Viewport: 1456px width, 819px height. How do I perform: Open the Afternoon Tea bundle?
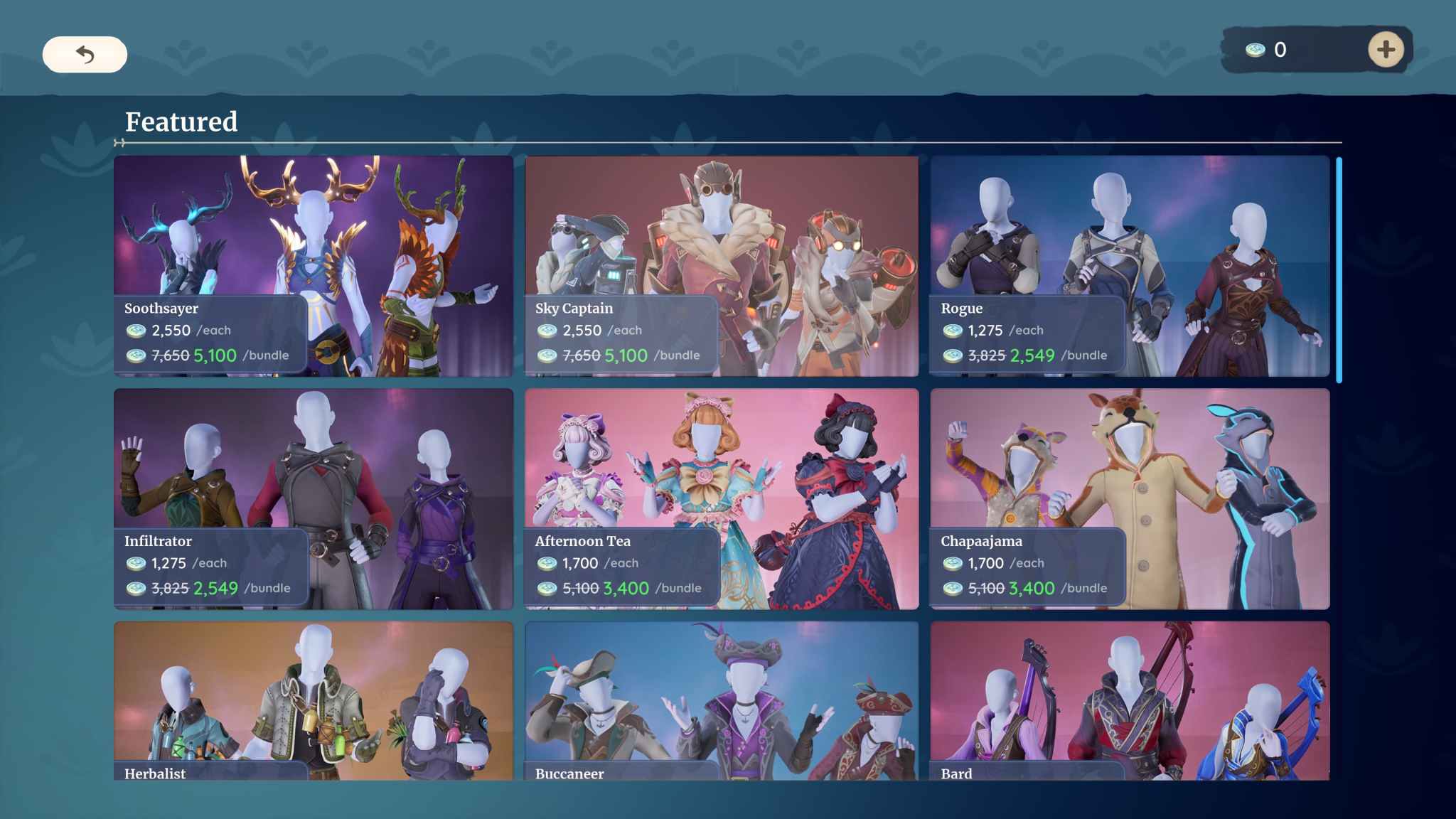point(722,462)
